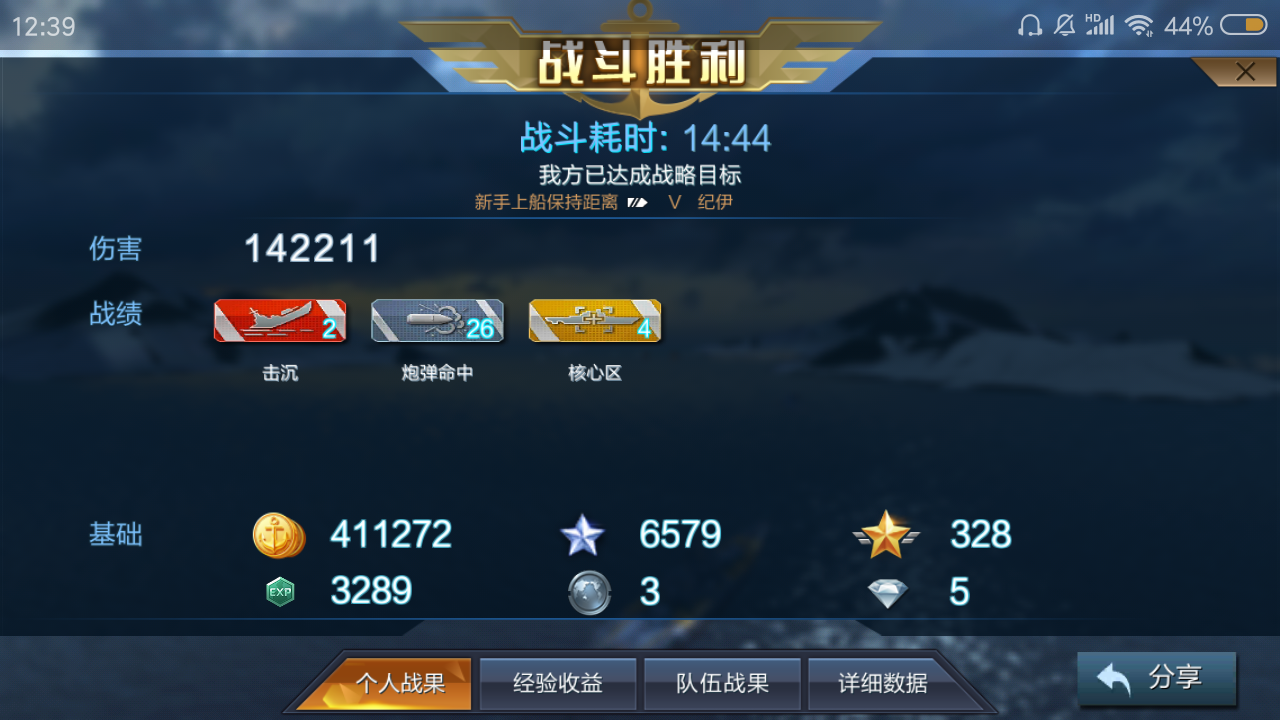Switch to the 经验收益 tab

[558, 684]
